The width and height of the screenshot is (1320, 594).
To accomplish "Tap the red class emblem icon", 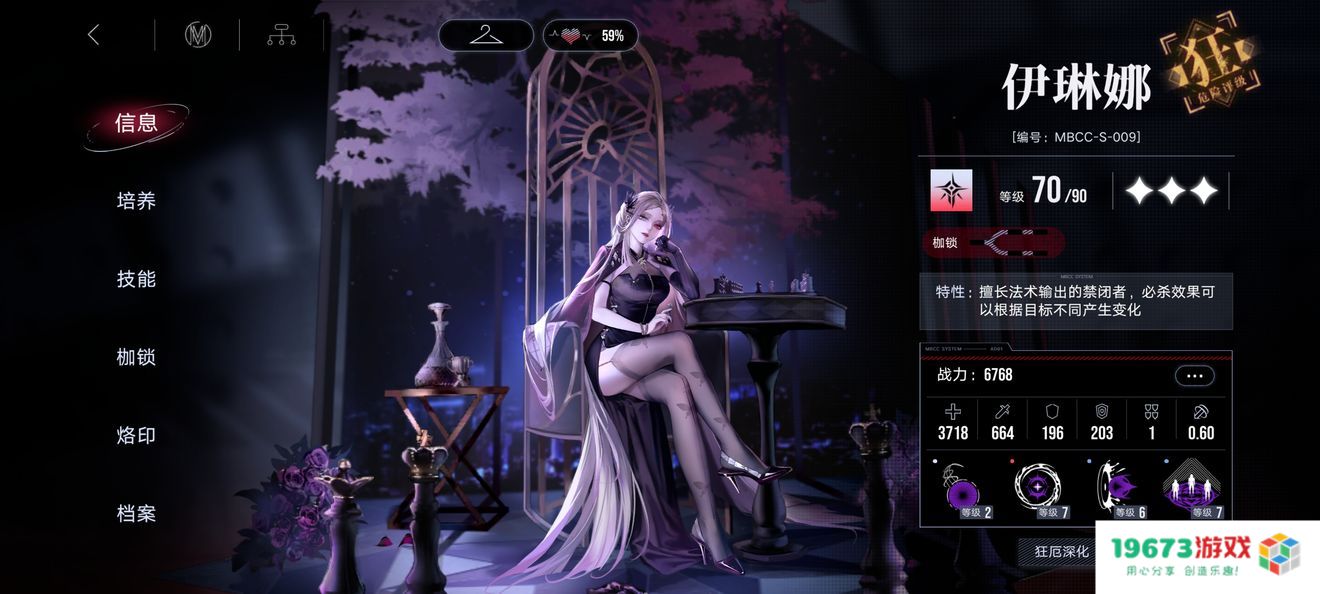I will coord(951,190).
